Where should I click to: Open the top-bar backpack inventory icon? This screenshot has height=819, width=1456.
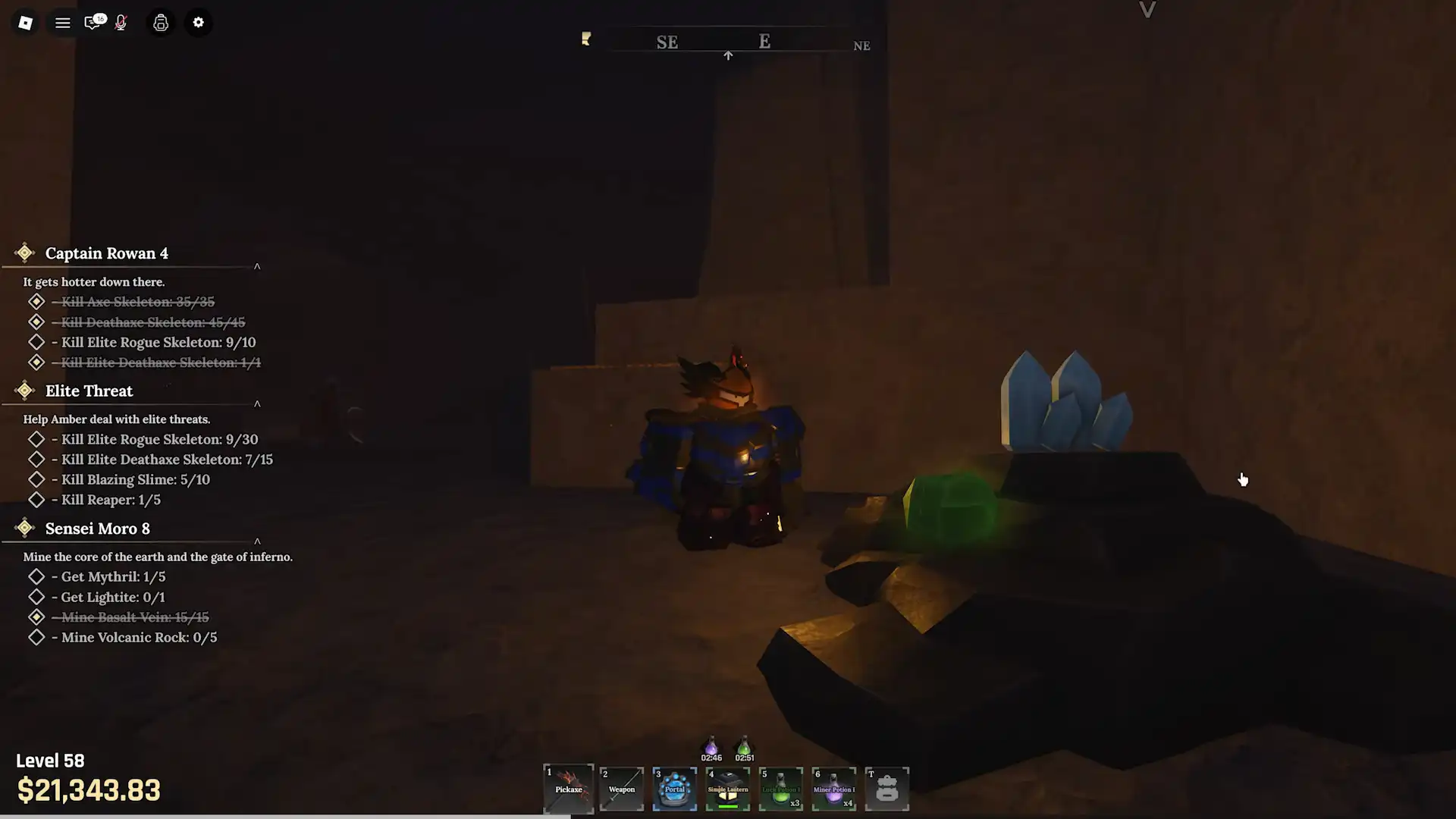click(x=160, y=23)
